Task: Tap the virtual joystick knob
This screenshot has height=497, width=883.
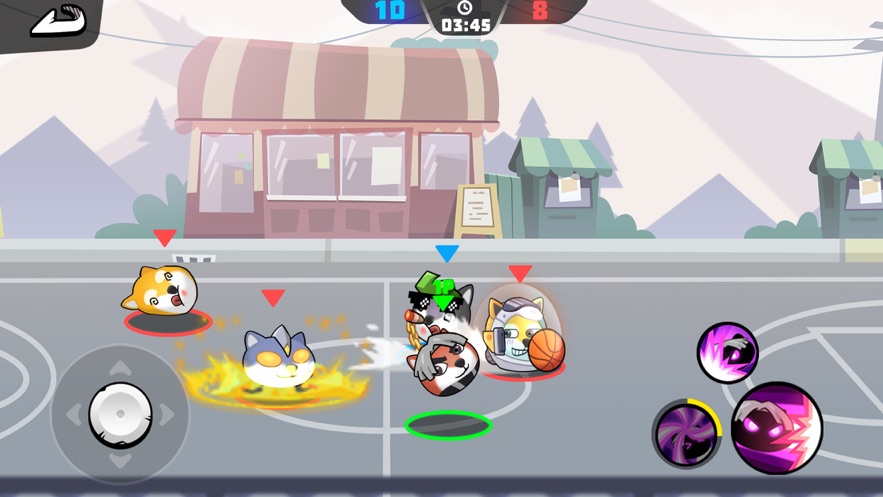Action: click(120, 414)
